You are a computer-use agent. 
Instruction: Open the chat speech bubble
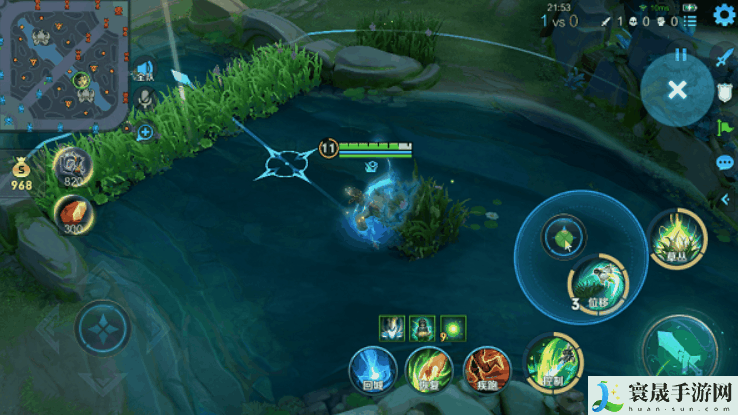[724, 162]
